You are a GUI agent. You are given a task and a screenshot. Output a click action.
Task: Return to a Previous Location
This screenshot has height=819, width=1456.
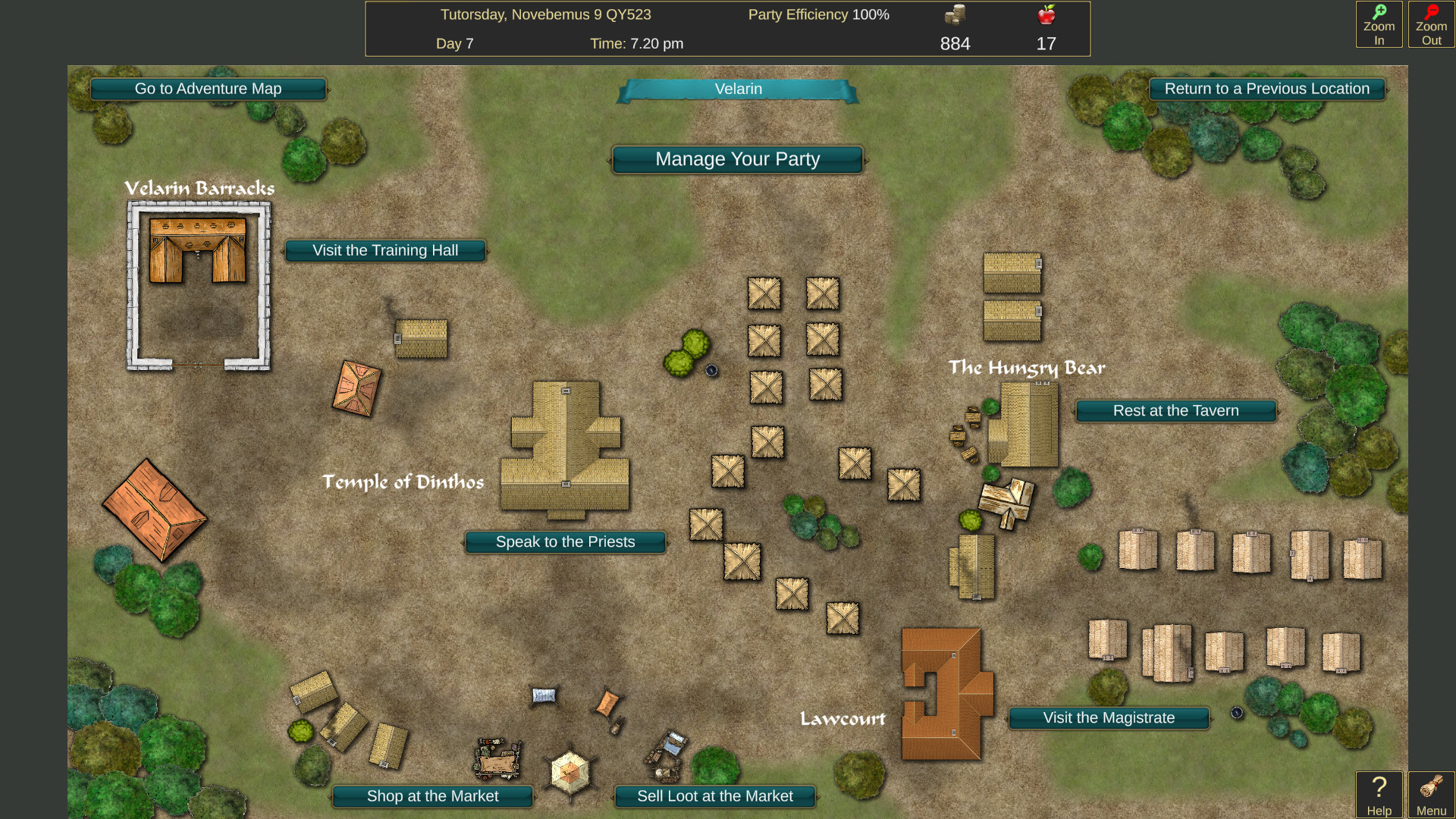(x=1267, y=89)
